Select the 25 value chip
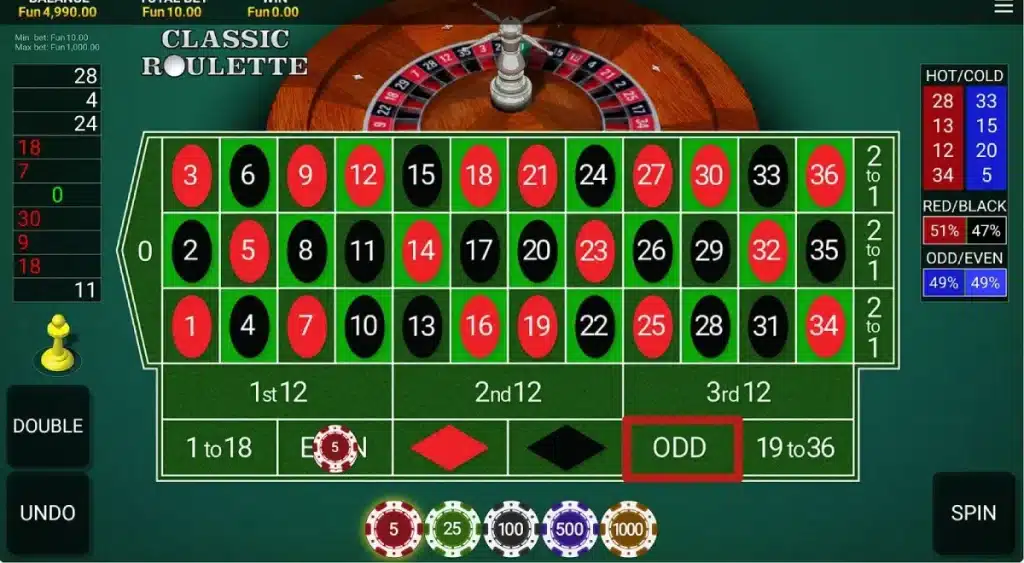 (452, 527)
